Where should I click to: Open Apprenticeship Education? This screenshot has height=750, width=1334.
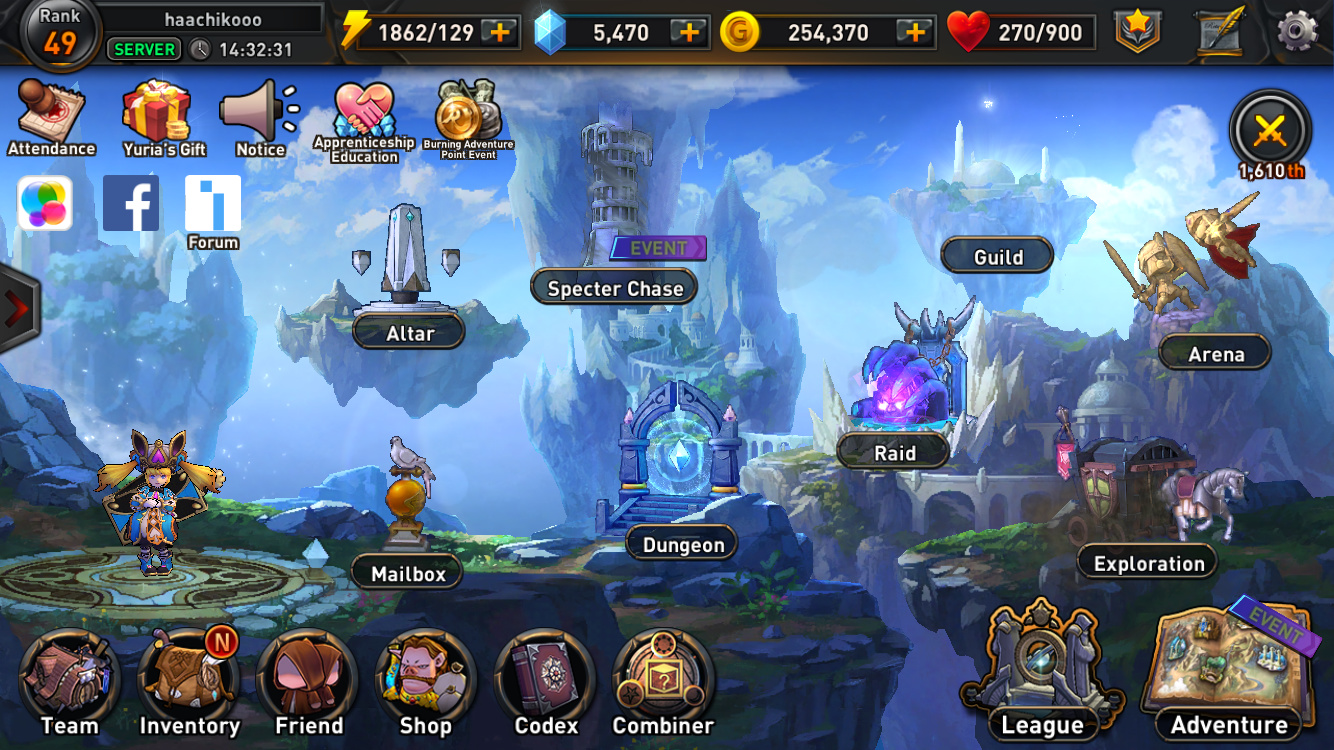(364, 120)
